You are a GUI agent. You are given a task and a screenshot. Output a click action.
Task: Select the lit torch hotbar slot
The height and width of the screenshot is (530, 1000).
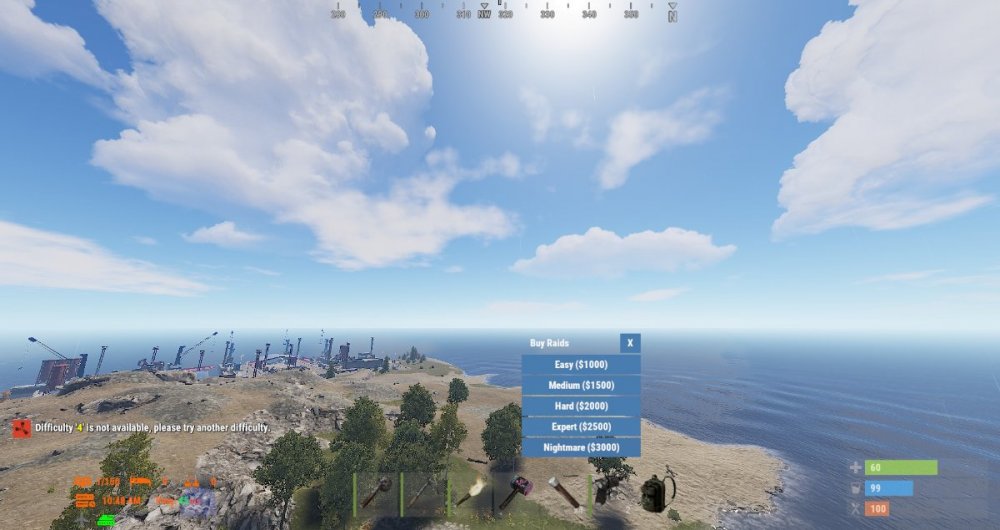click(472, 494)
